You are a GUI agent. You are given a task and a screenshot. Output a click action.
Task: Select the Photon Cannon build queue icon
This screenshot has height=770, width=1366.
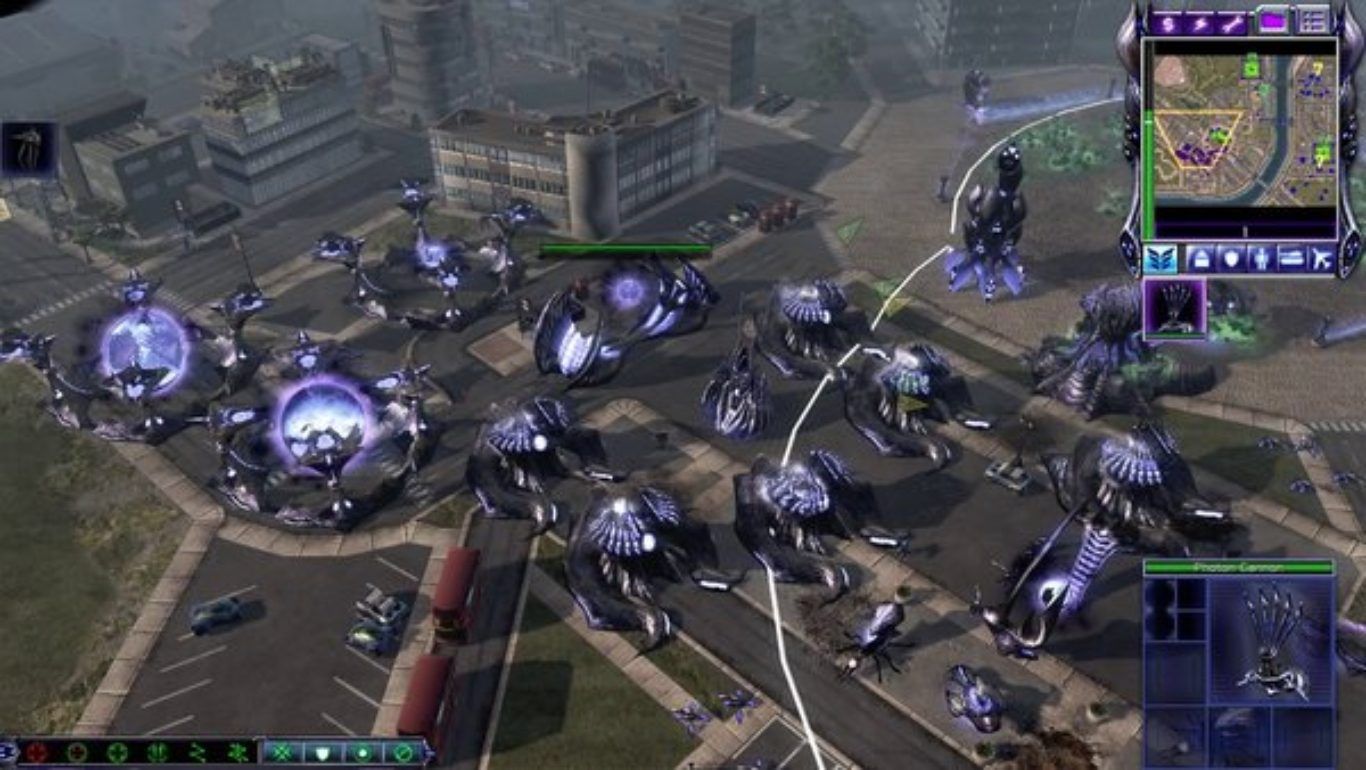click(1175, 308)
